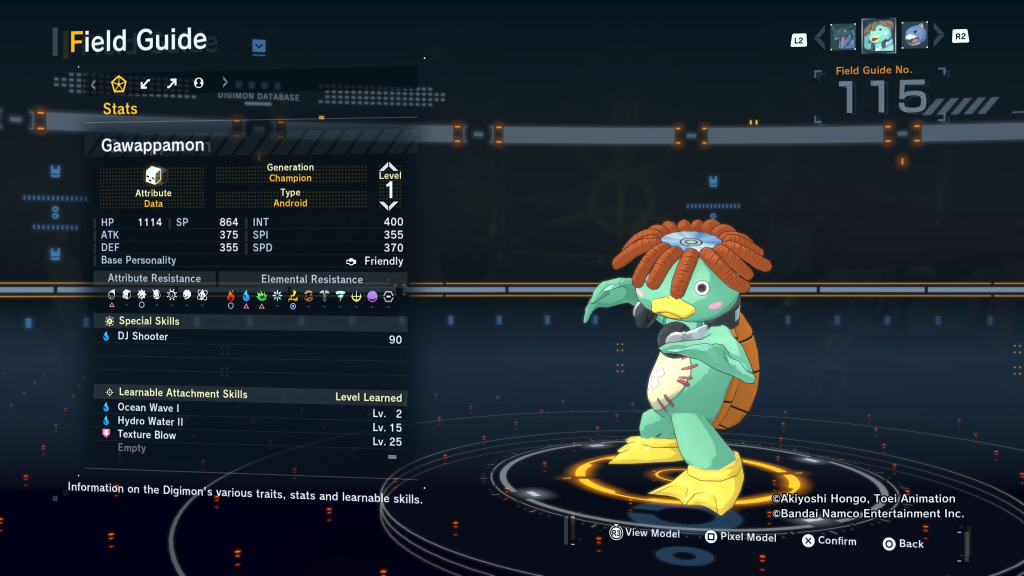Decrease the level with the down arrow

click(389, 205)
